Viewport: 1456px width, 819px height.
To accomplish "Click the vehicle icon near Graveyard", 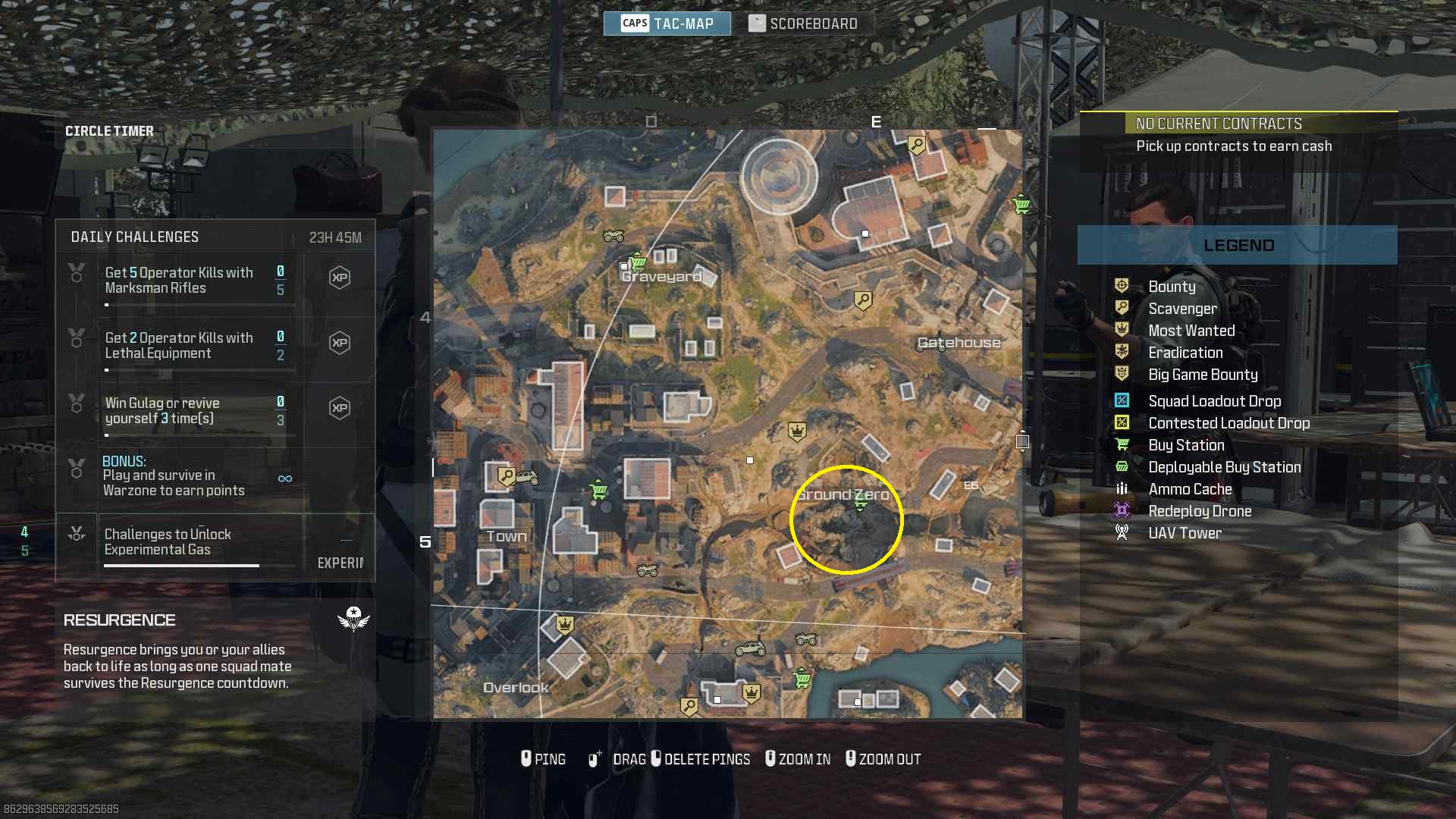I will (610, 237).
